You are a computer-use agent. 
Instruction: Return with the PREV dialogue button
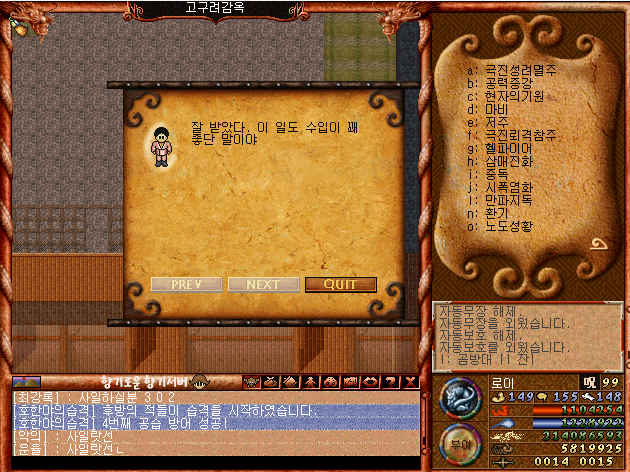tap(186, 284)
